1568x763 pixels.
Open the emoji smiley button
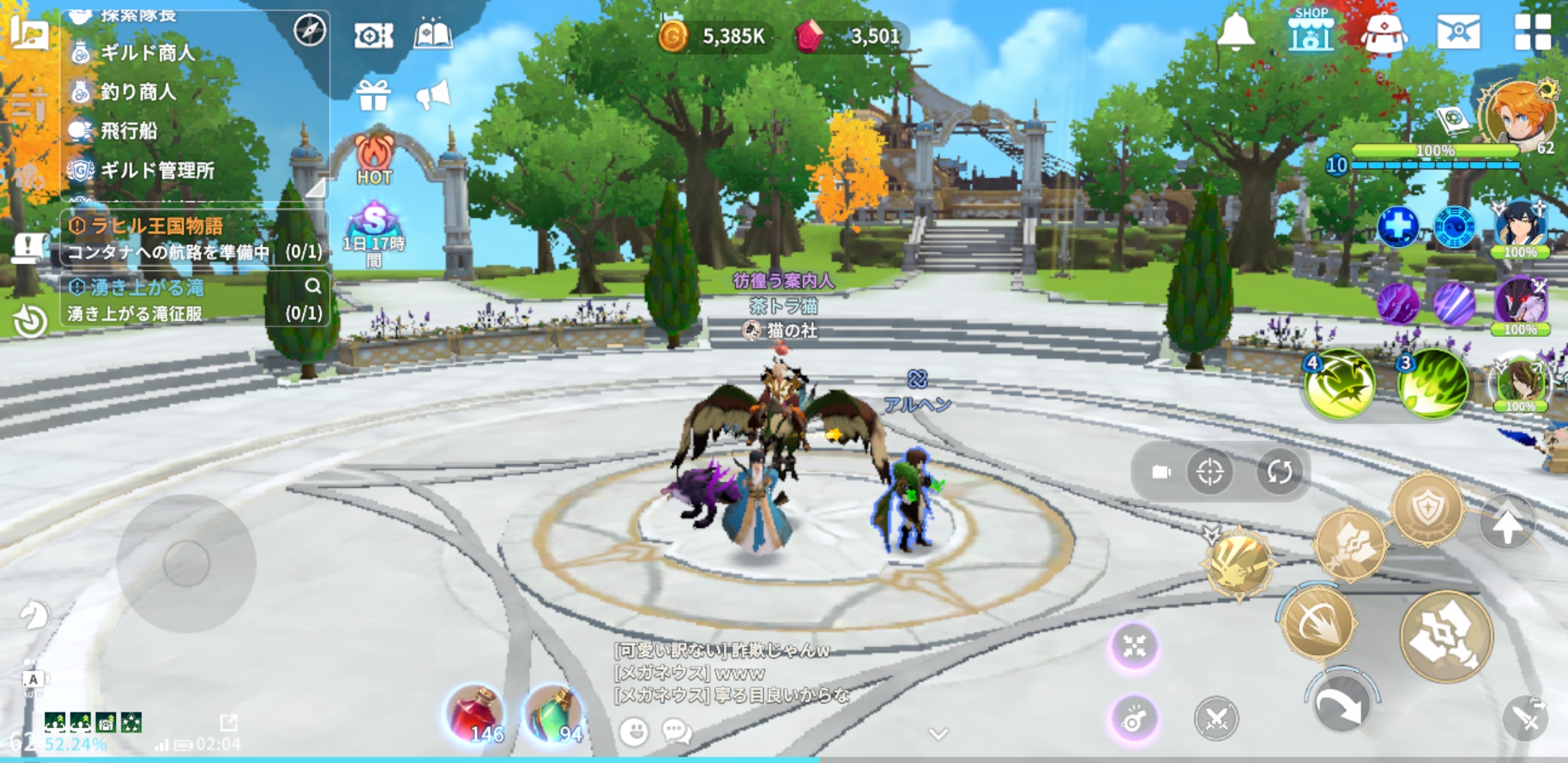tap(634, 731)
